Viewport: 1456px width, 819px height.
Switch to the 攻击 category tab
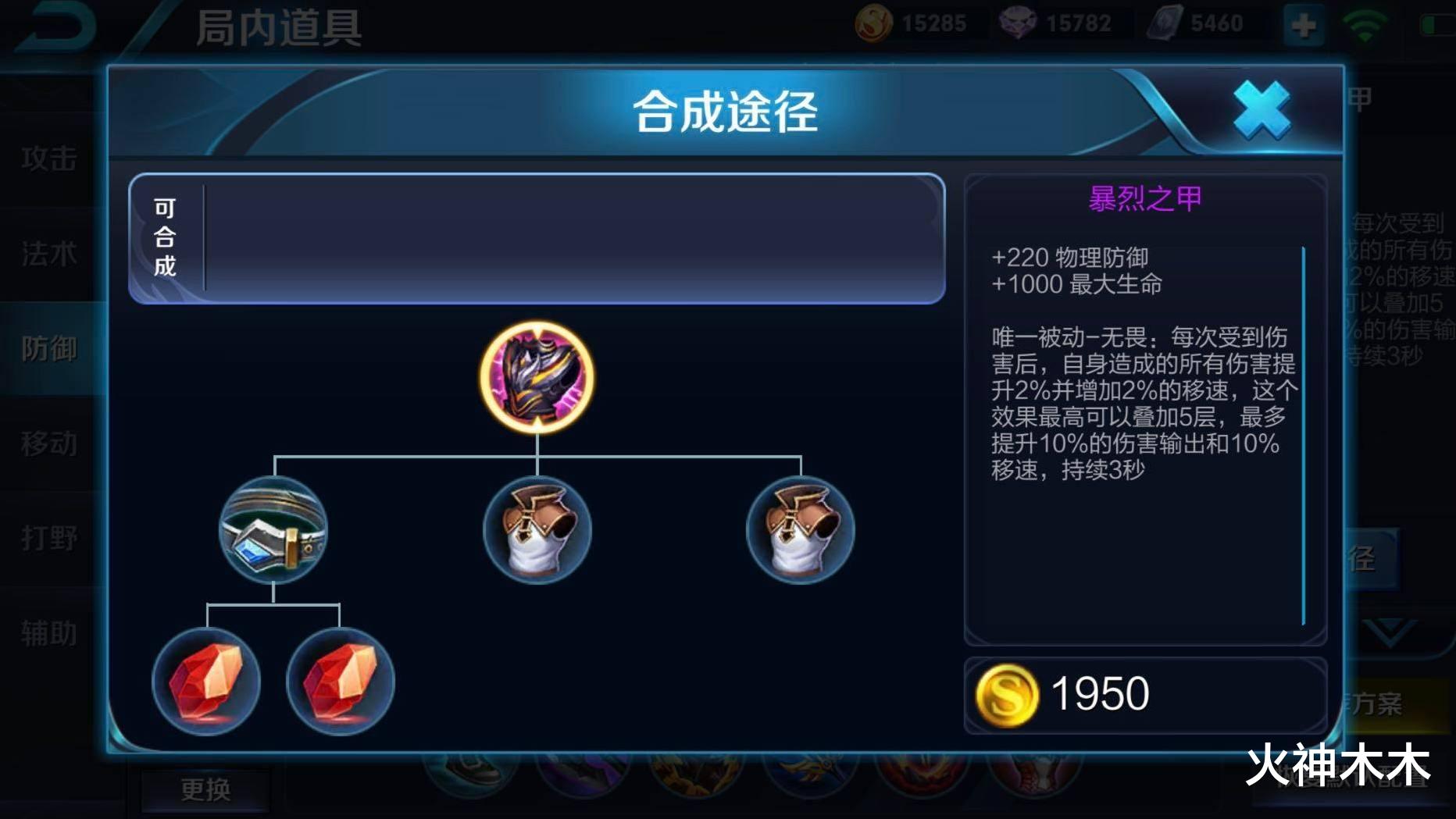click(49, 158)
